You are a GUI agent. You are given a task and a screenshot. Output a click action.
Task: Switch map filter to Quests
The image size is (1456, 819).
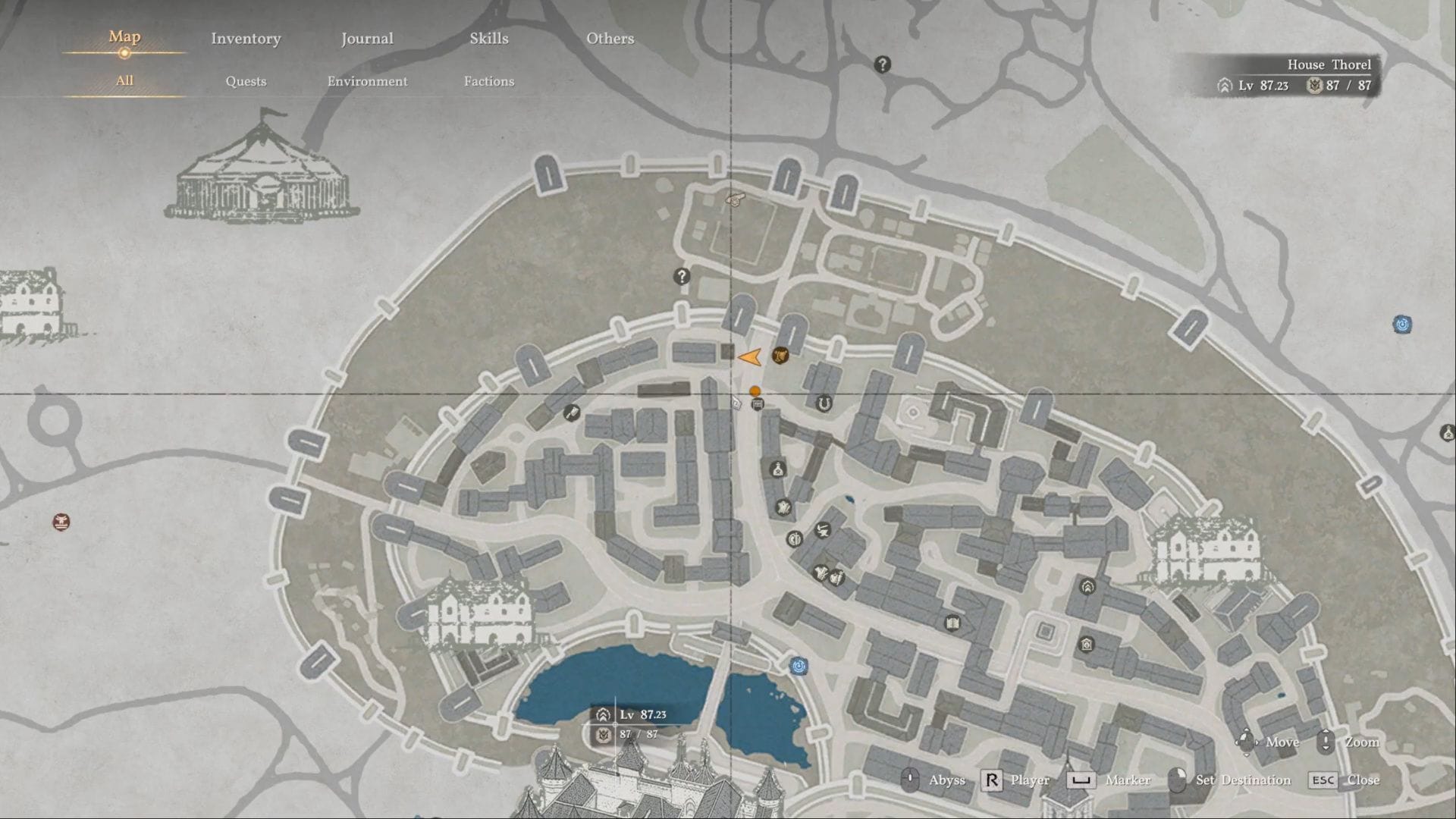pyautogui.click(x=246, y=80)
